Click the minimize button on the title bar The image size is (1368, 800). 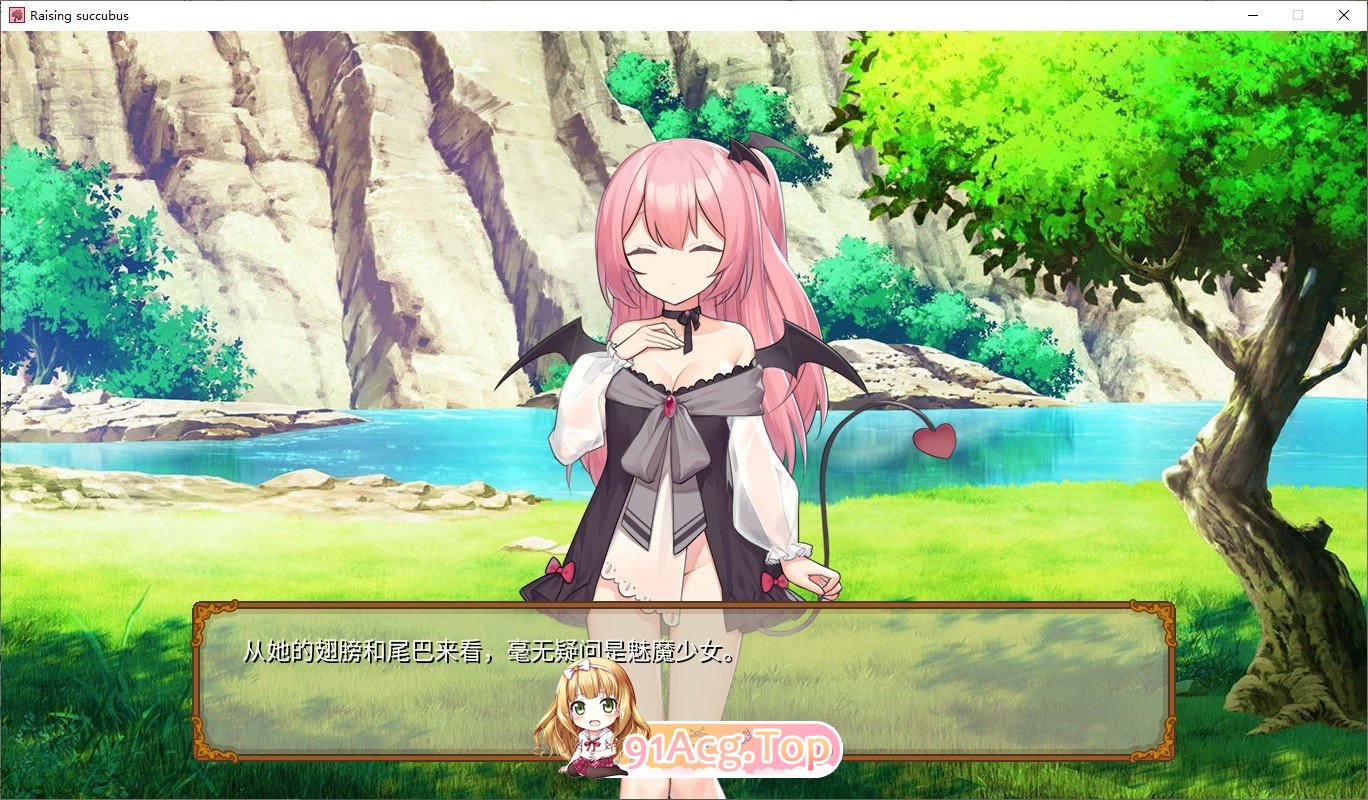1251,15
